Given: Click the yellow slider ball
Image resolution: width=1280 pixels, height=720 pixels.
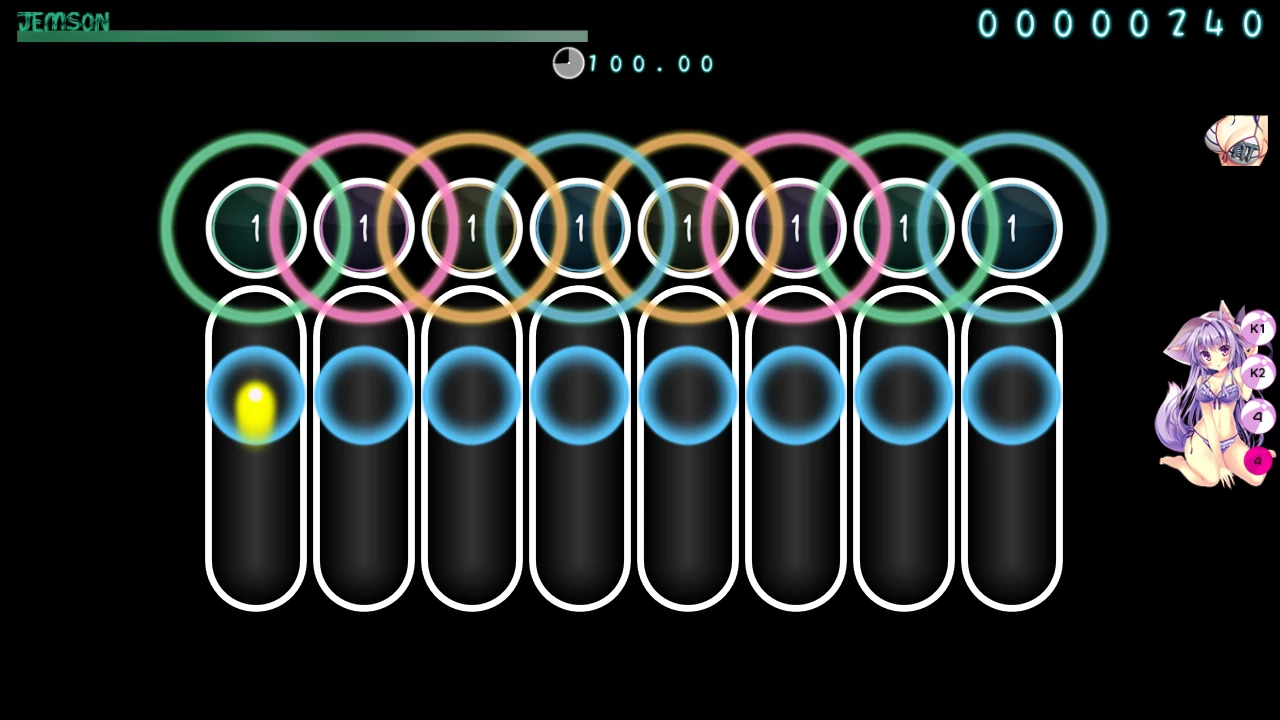Looking at the screenshot, I should pos(255,409).
